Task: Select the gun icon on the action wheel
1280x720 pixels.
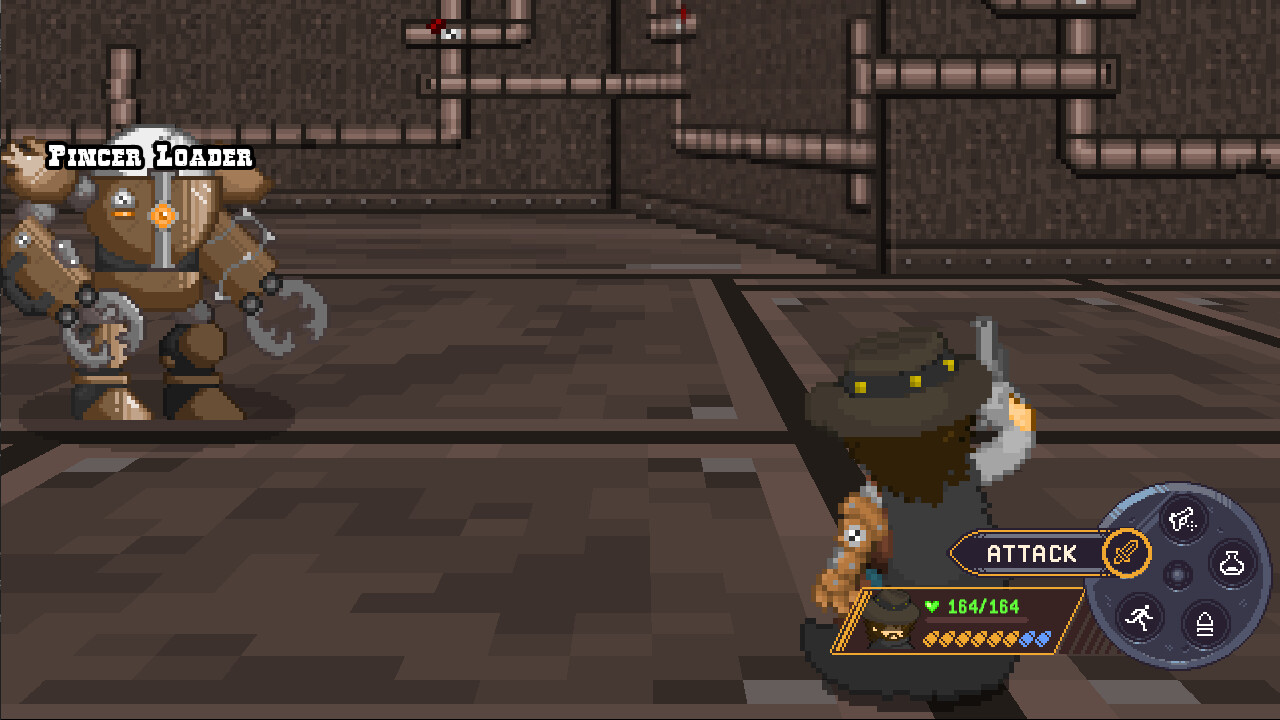Action: (1180, 517)
